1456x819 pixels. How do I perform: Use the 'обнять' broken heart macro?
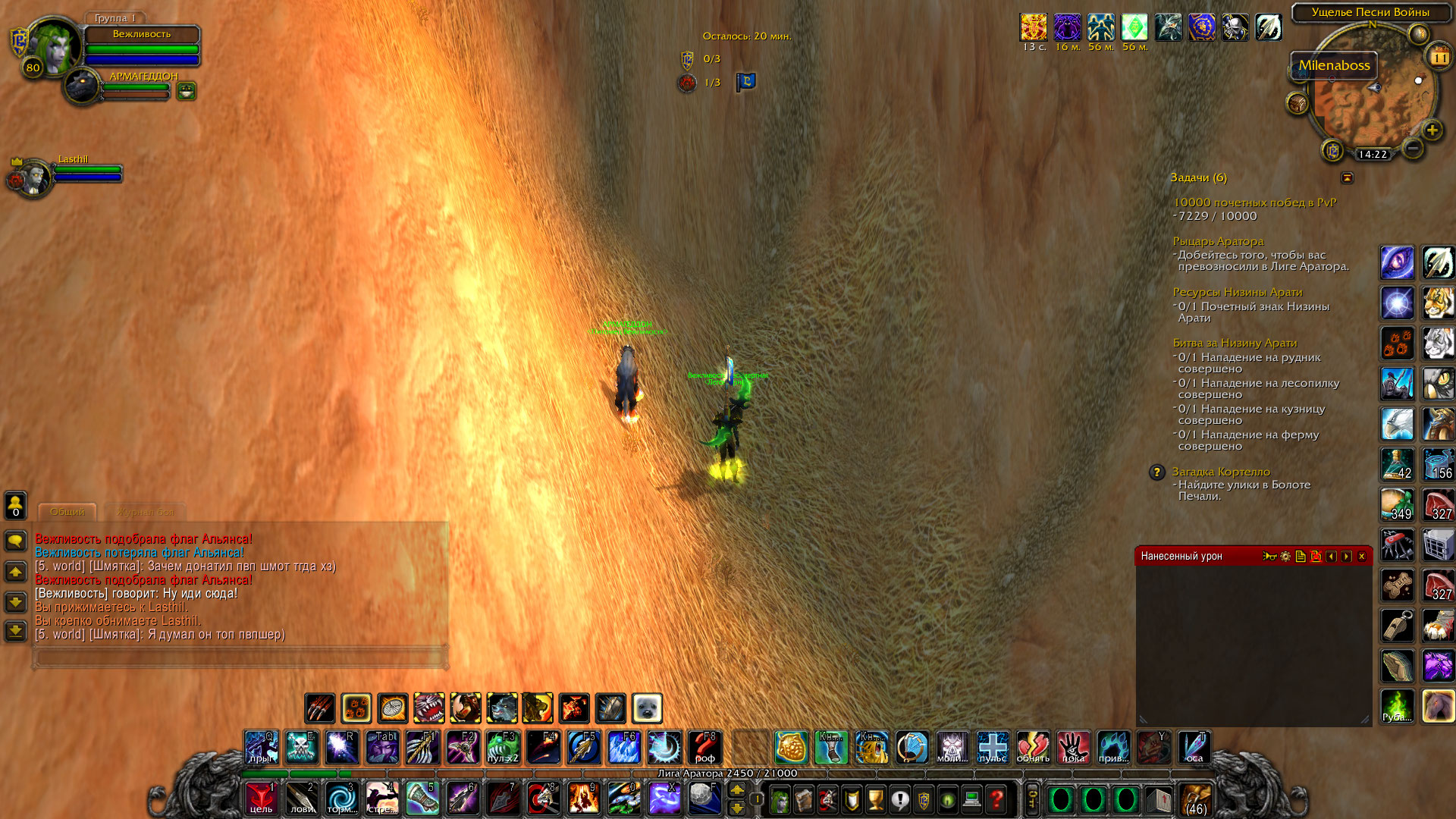(x=1033, y=748)
